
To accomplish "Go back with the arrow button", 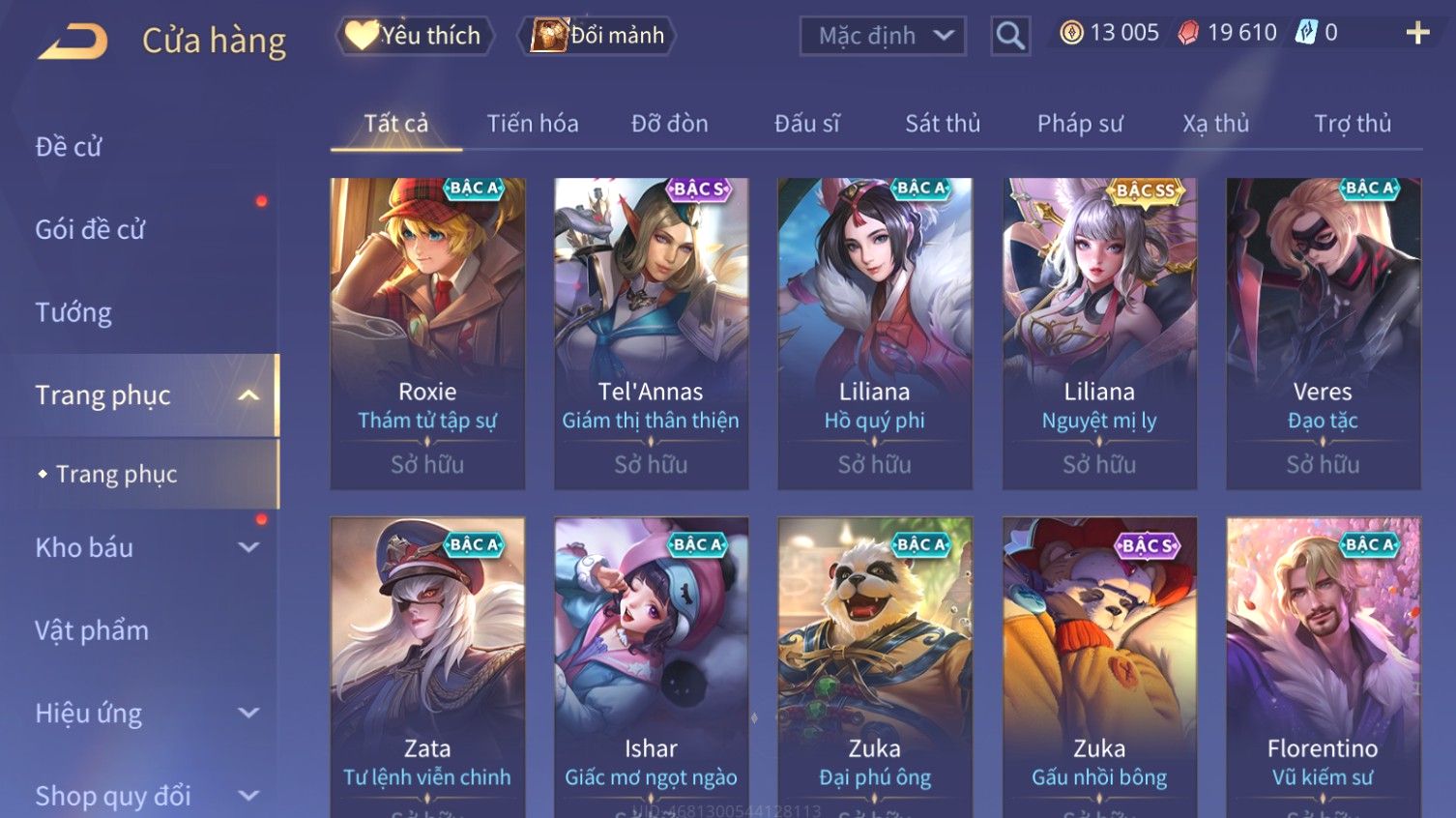I will click(73, 41).
